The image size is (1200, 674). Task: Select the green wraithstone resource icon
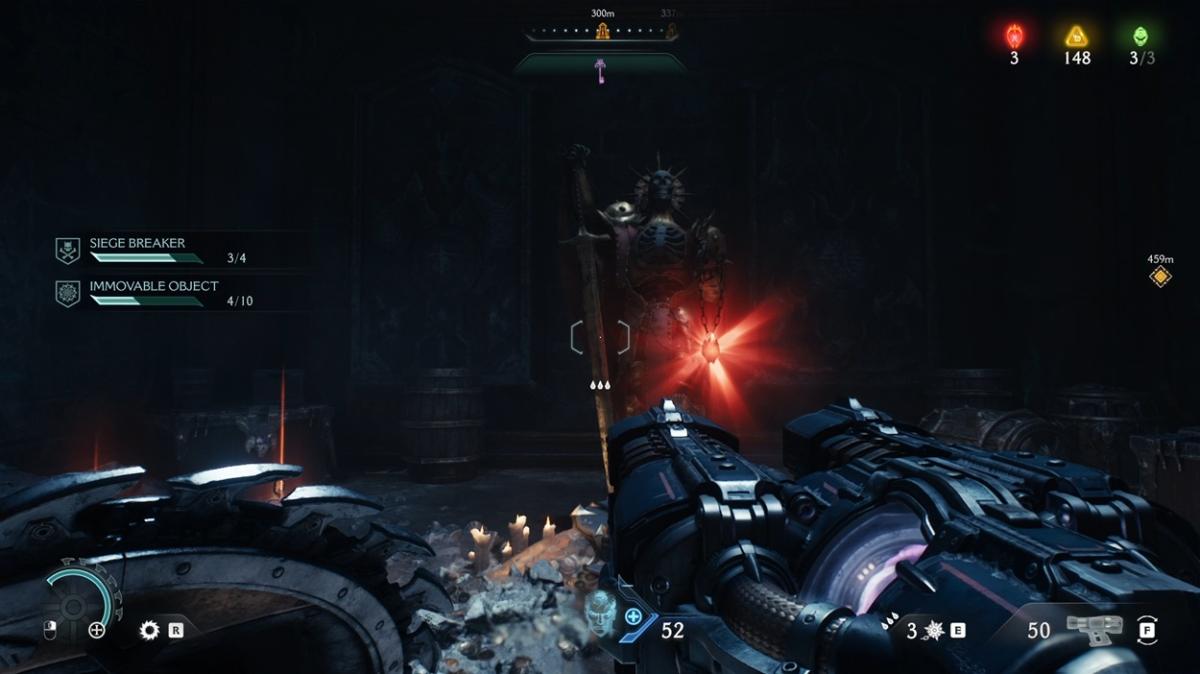coord(1141,37)
